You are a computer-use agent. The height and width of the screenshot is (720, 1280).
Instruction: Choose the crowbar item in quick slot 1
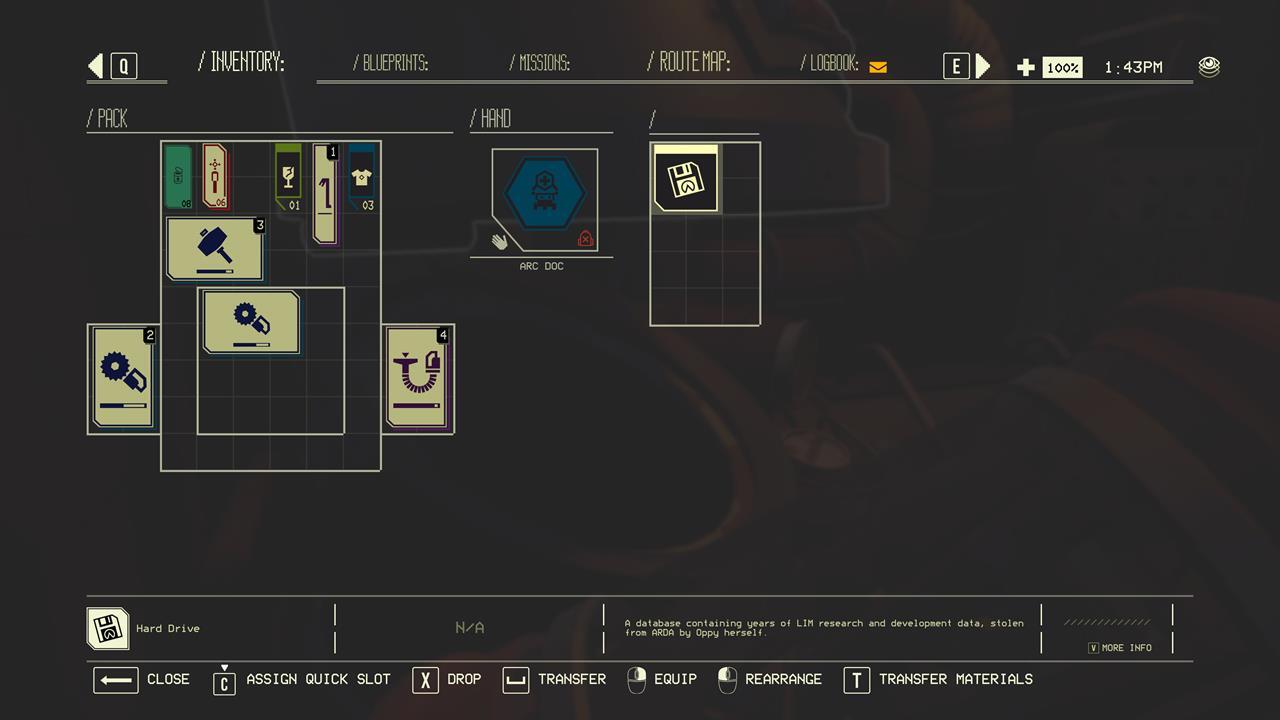[x=326, y=194]
